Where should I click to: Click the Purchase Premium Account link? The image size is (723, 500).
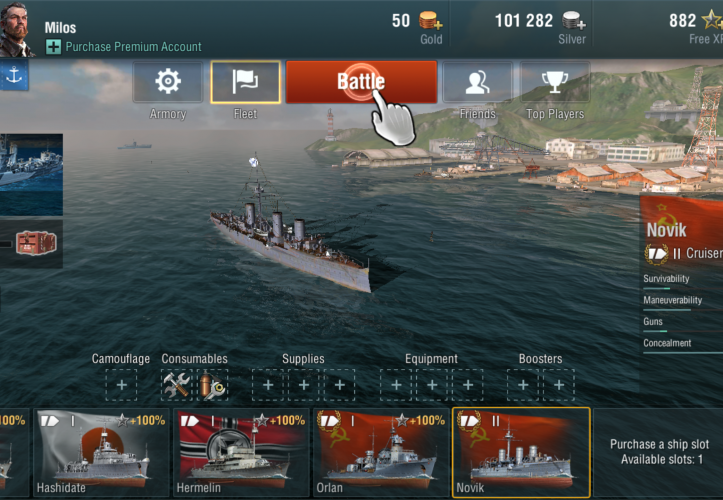(x=133, y=46)
